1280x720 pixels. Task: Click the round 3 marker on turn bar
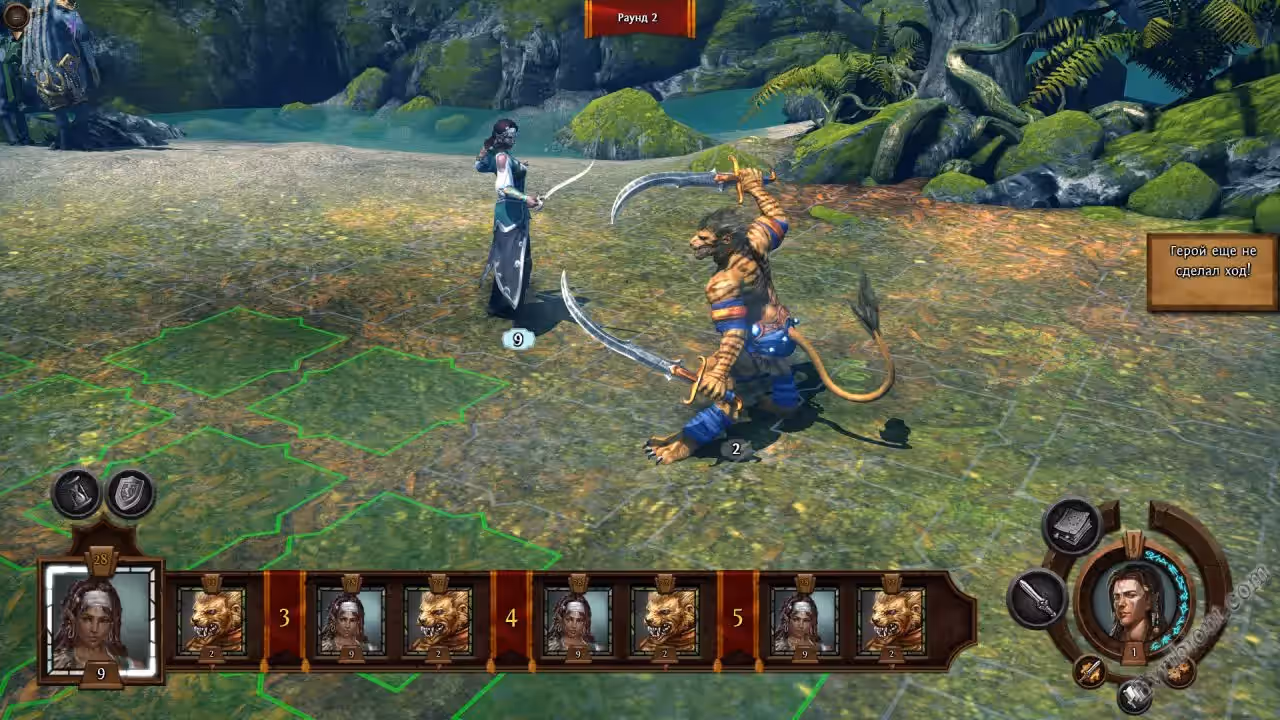pos(284,618)
